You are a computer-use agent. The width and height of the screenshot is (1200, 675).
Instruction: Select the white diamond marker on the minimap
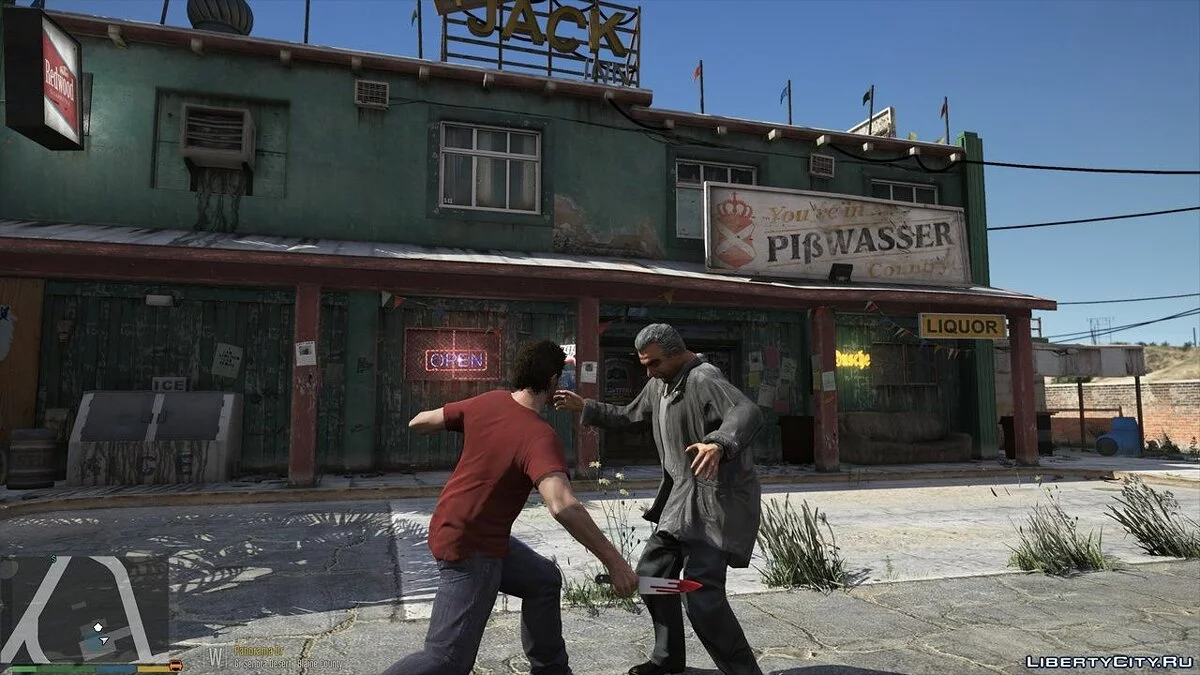(x=100, y=627)
